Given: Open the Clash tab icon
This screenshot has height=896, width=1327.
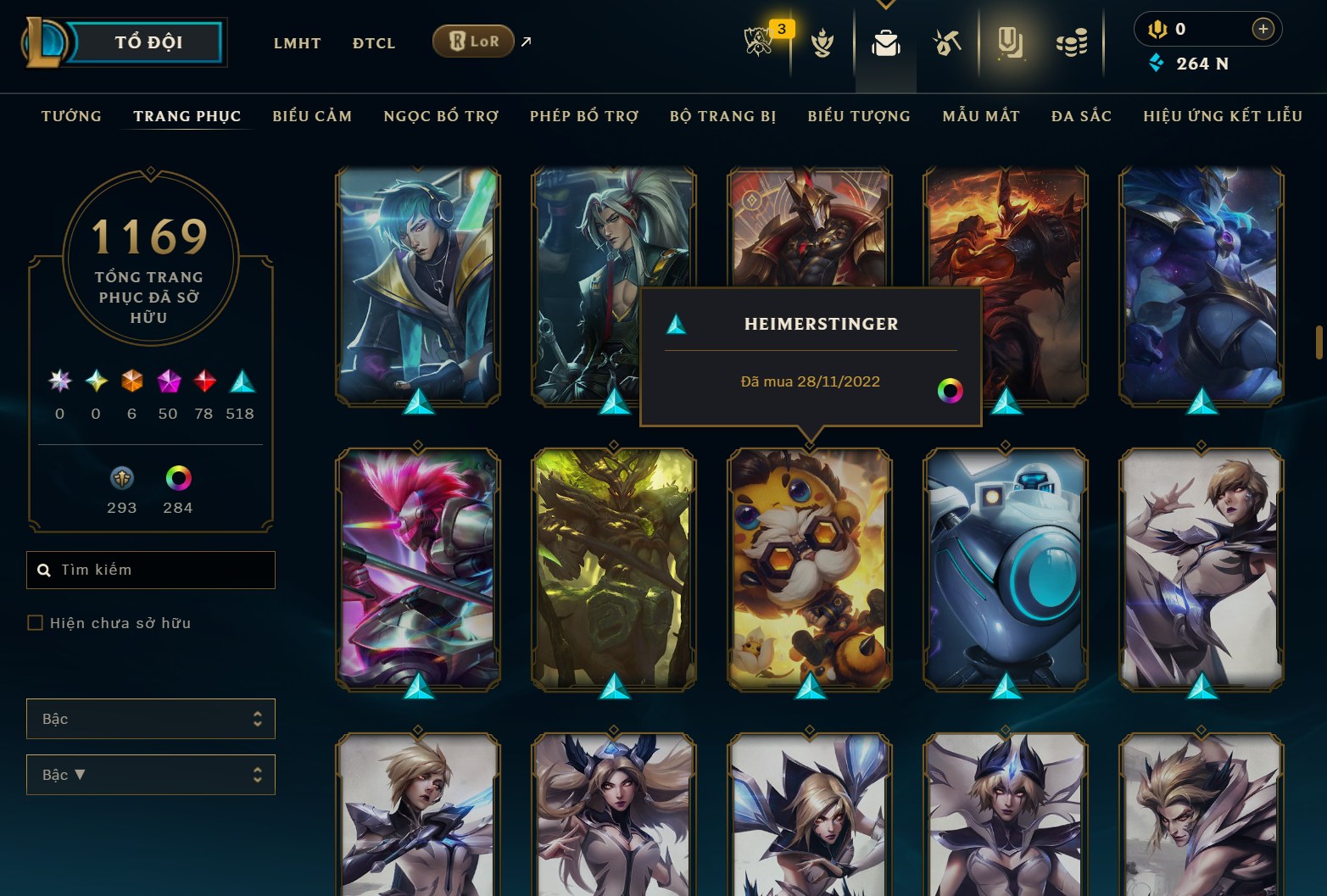Looking at the screenshot, I should (x=823, y=44).
